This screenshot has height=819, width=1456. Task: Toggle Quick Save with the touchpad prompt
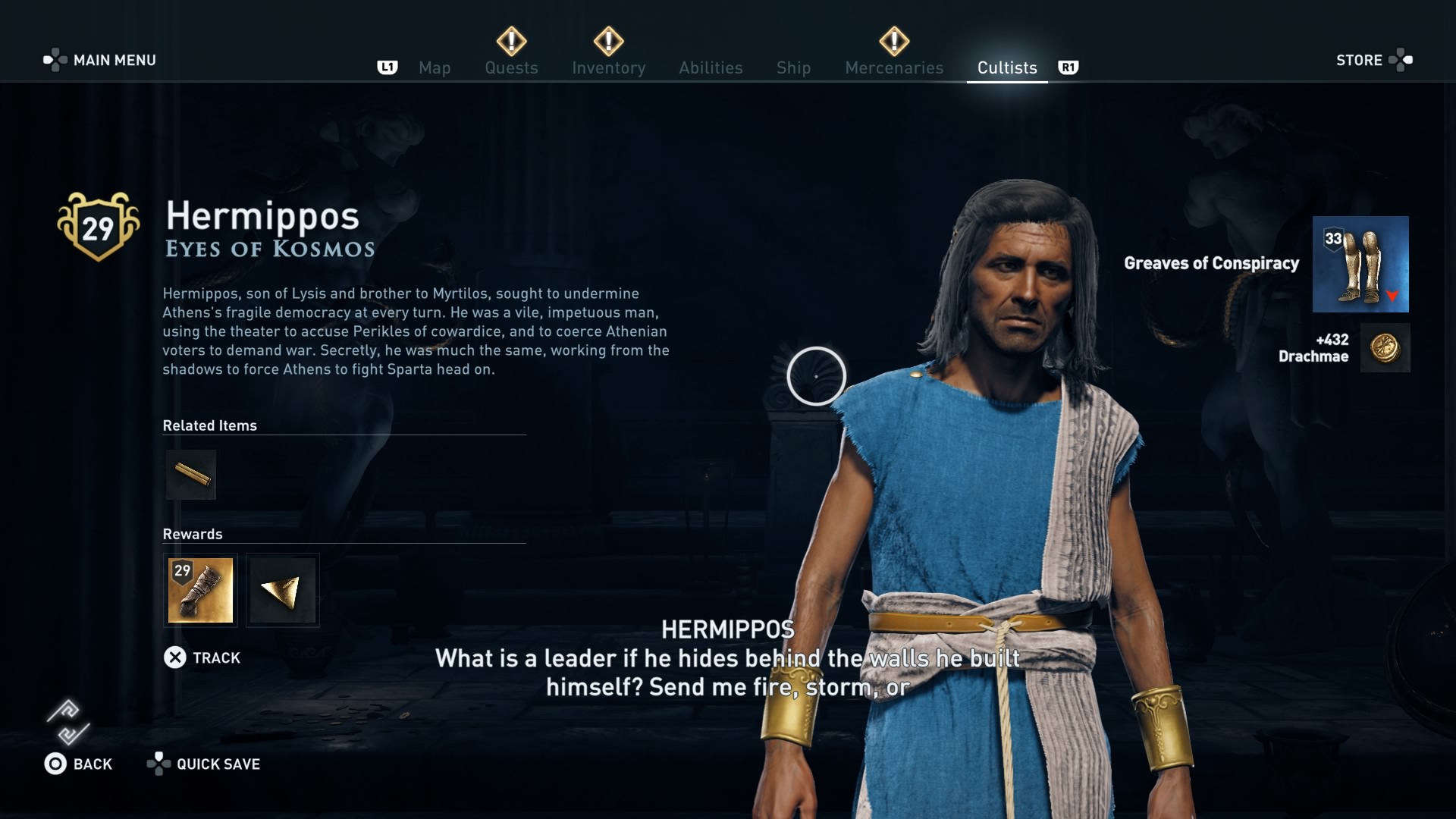159,764
